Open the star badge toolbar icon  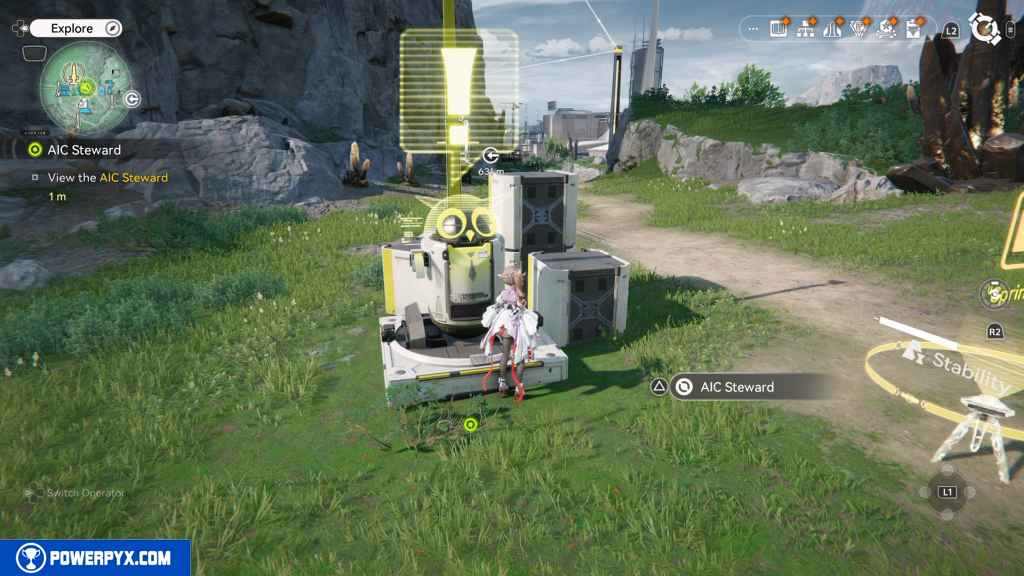pos(886,29)
